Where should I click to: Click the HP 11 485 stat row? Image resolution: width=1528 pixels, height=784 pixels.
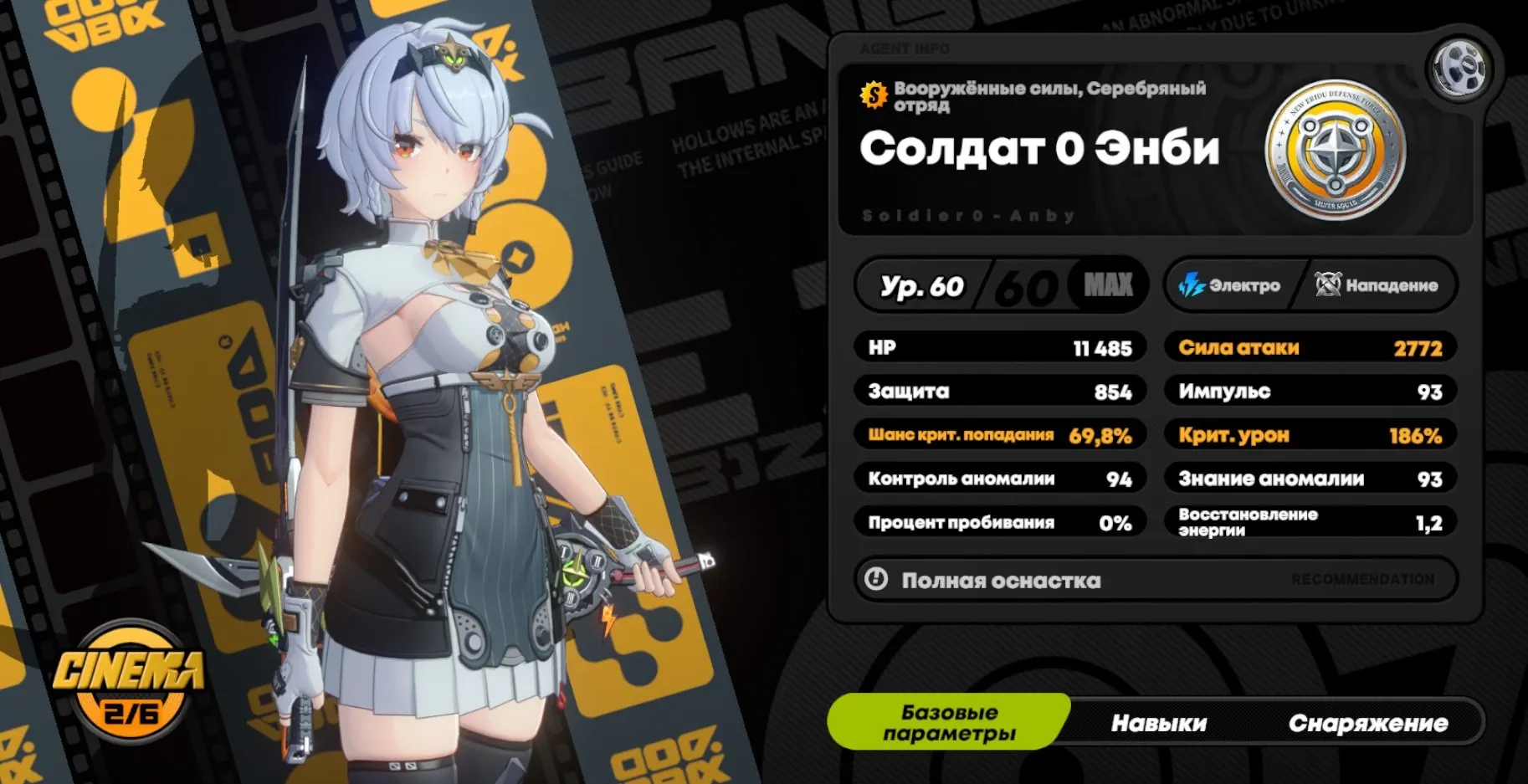(x=999, y=347)
